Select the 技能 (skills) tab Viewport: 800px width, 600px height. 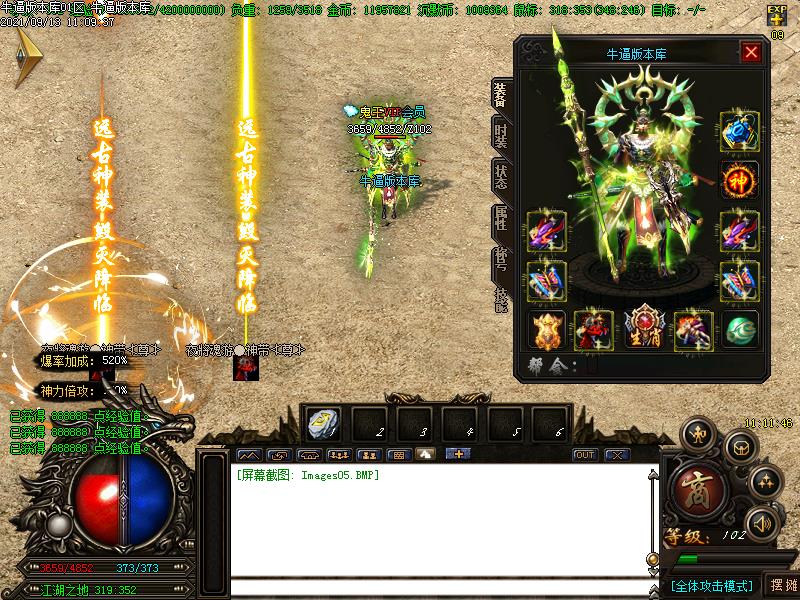pyautogui.click(x=500, y=300)
